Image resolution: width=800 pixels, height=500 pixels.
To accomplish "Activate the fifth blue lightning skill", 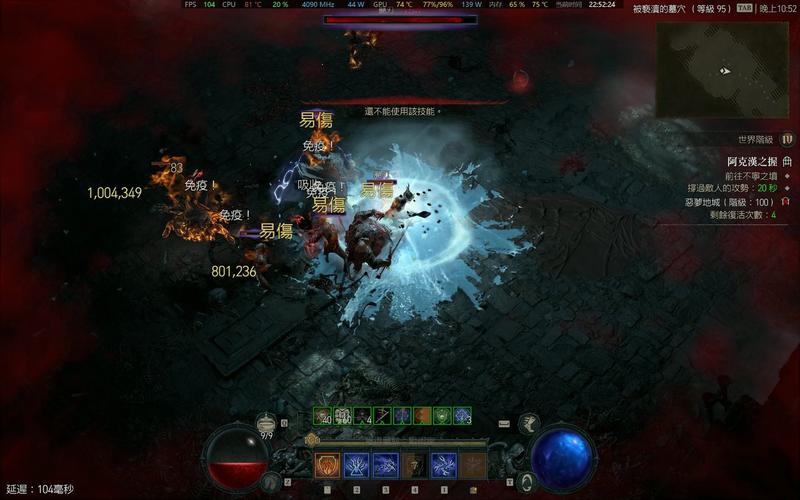I will (444, 464).
